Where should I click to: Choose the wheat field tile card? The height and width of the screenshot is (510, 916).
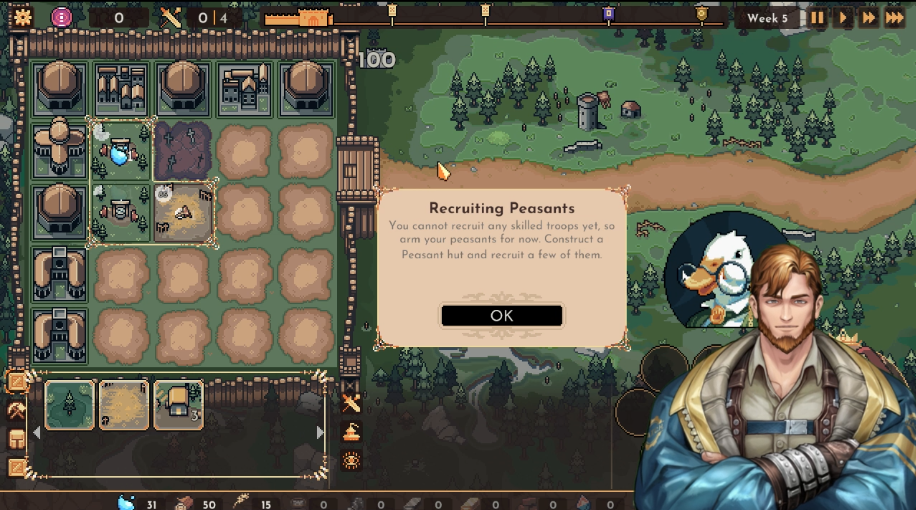[x=124, y=405]
